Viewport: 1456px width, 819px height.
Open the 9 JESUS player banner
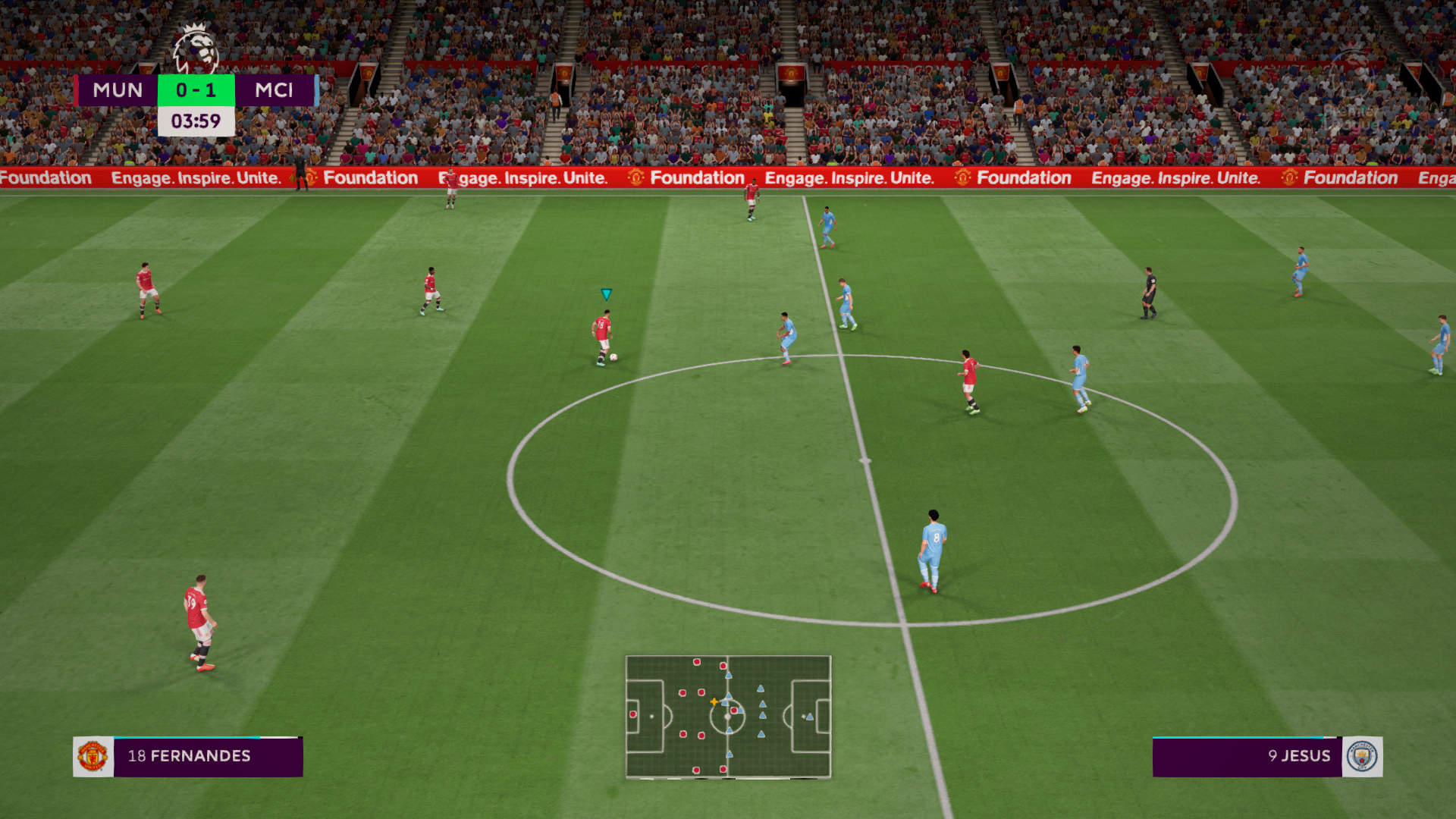click(1299, 756)
